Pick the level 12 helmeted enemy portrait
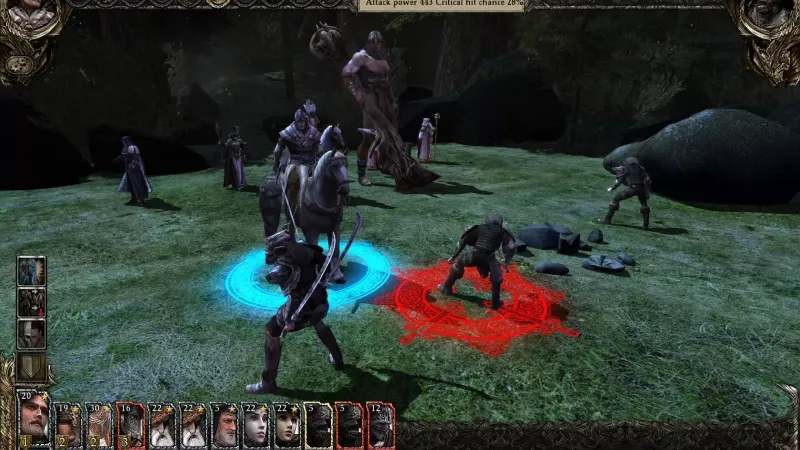 380,426
